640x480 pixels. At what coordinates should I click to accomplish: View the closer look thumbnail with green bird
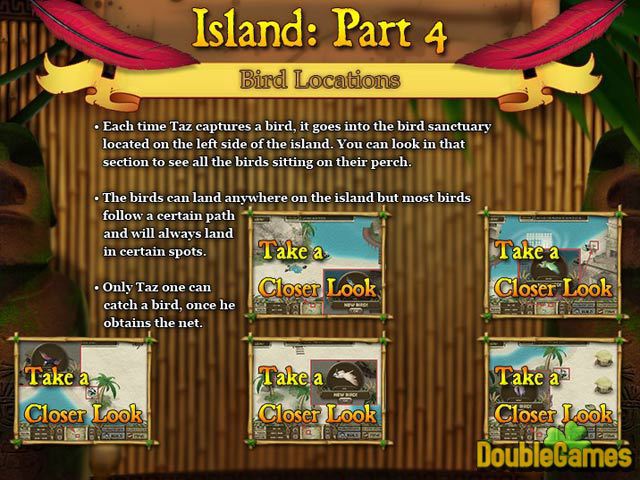553,264
